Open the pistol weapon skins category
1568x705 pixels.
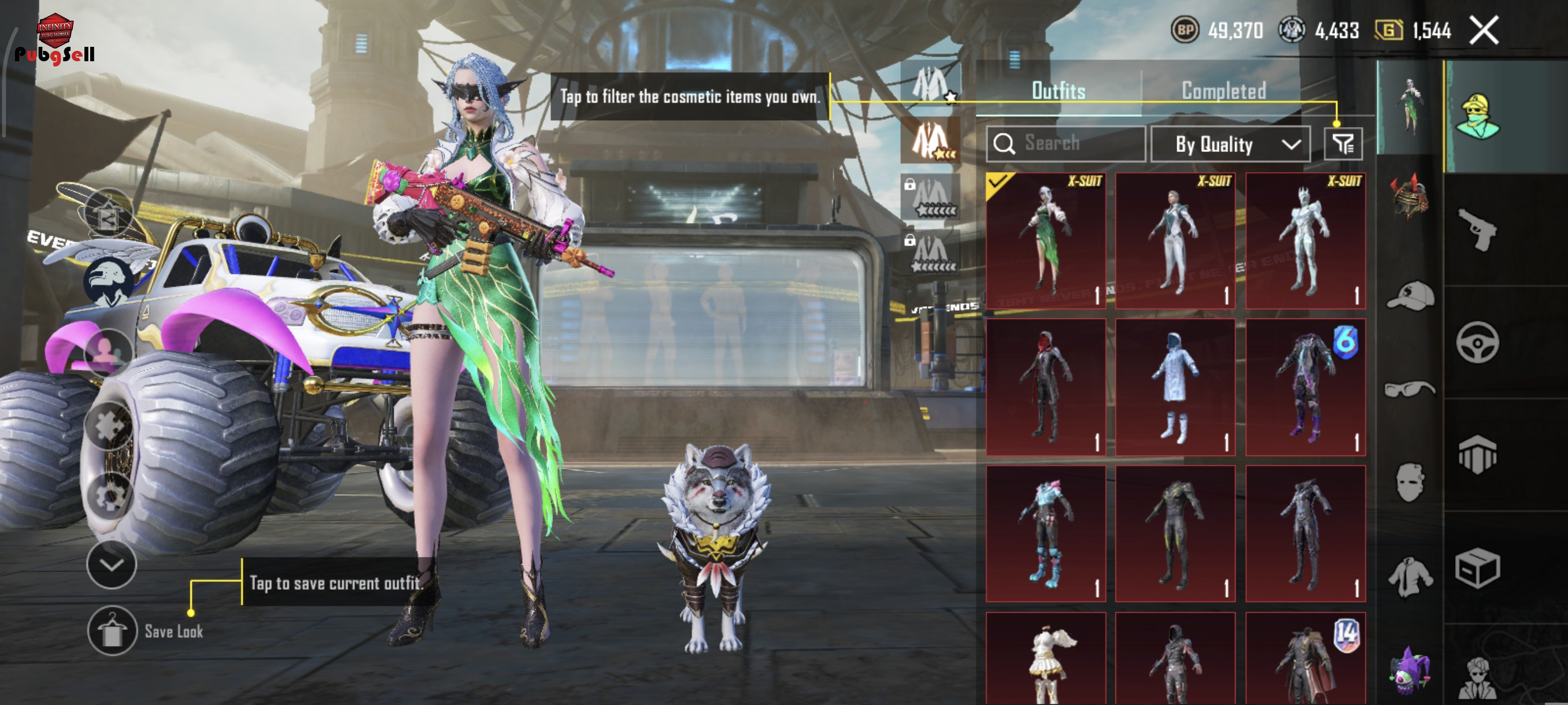coord(1477,229)
